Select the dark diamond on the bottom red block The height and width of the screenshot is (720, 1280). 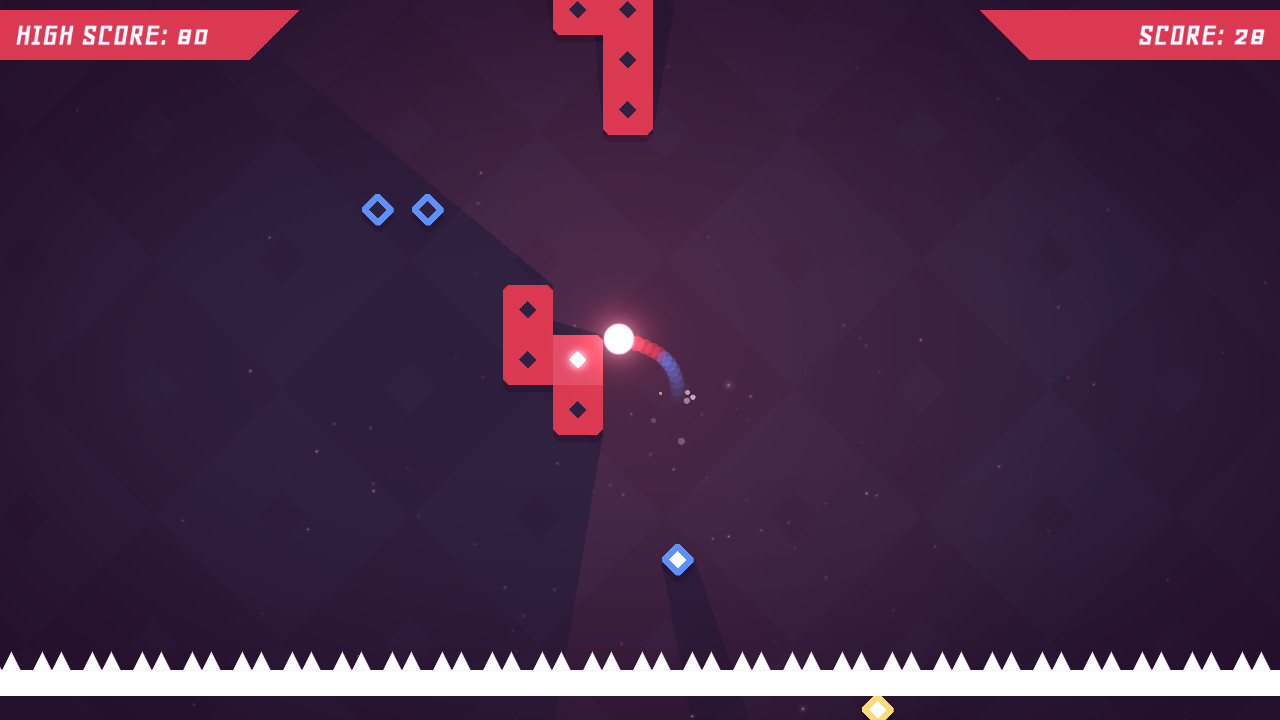(x=578, y=408)
